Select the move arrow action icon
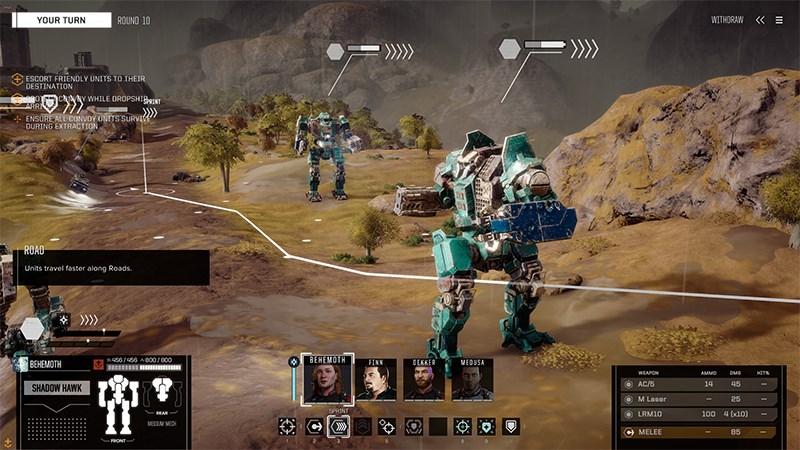This screenshot has height=450, width=800. click(x=314, y=427)
